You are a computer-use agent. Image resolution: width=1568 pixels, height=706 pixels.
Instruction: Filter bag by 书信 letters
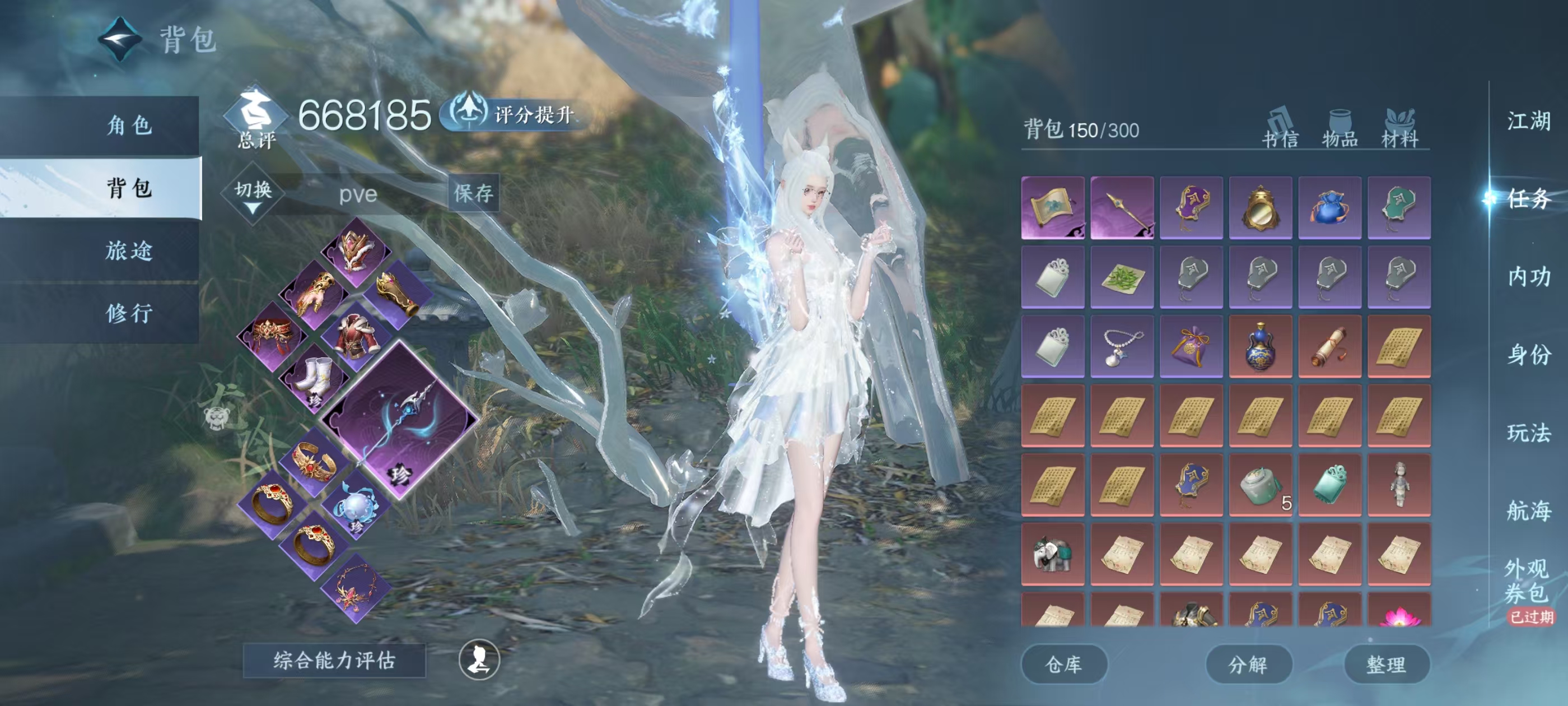(x=1280, y=129)
